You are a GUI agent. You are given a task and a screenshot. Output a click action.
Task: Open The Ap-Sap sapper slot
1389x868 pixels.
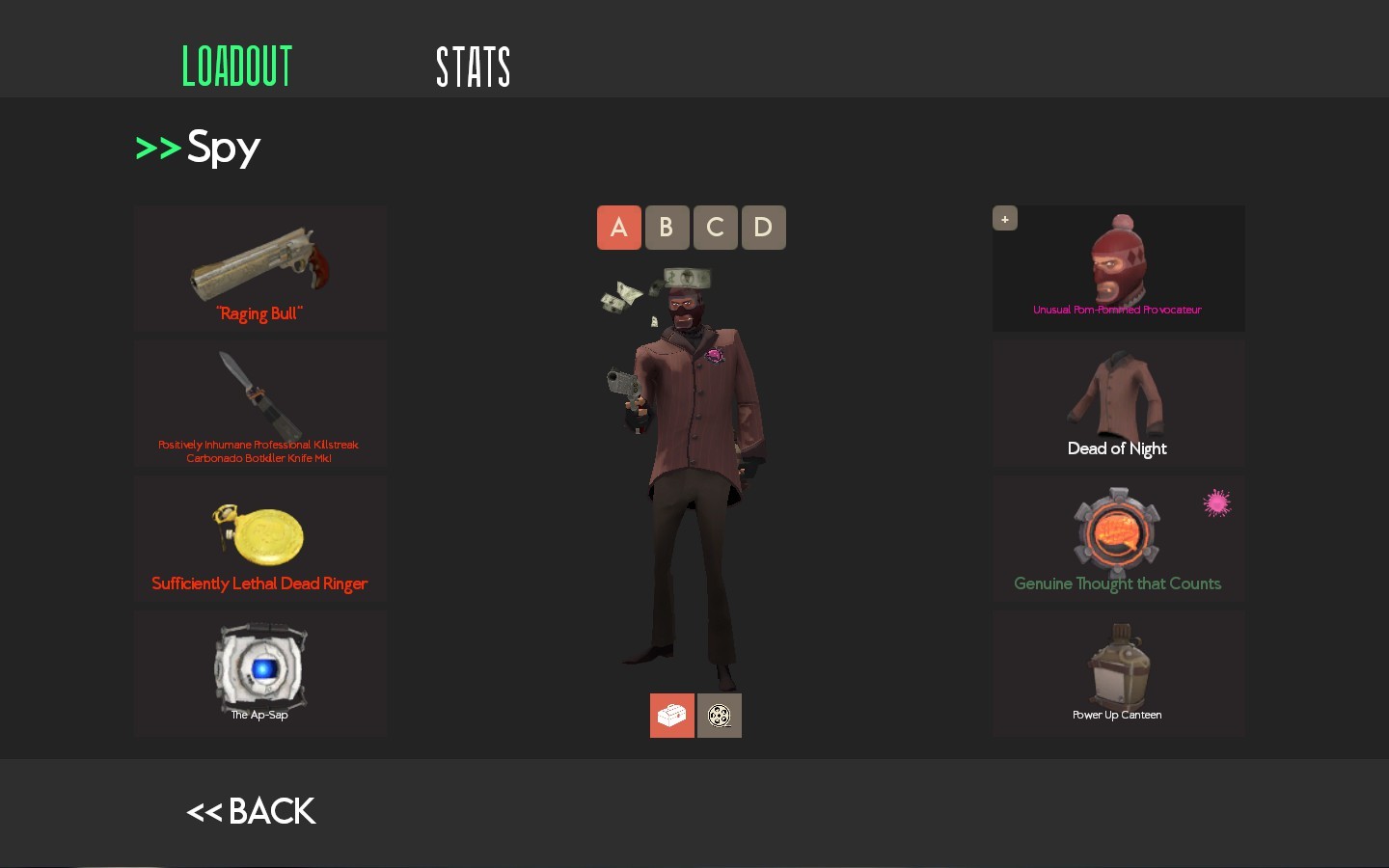259,672
